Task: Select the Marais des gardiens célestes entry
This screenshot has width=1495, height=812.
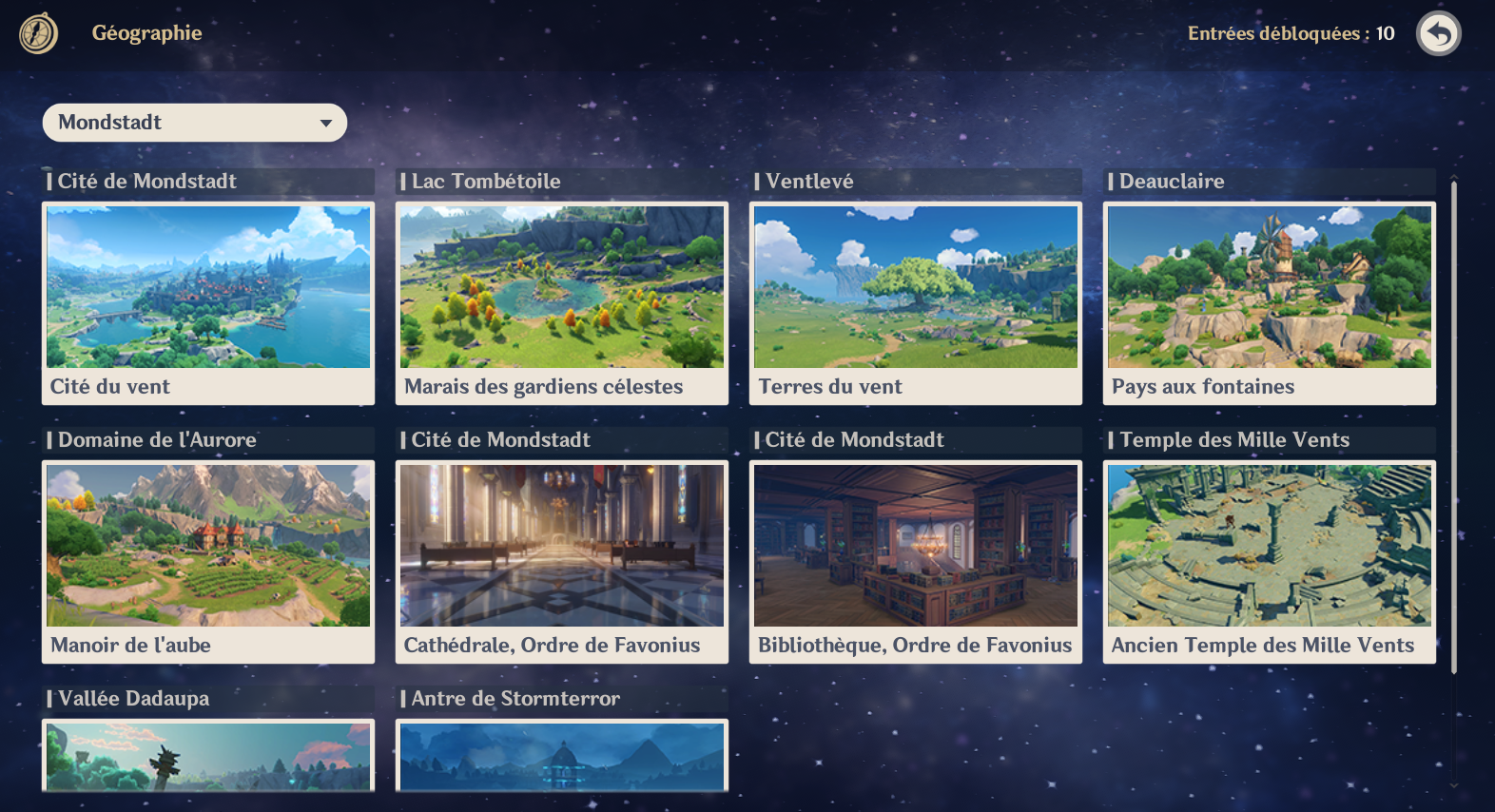Action: point(561,286)
